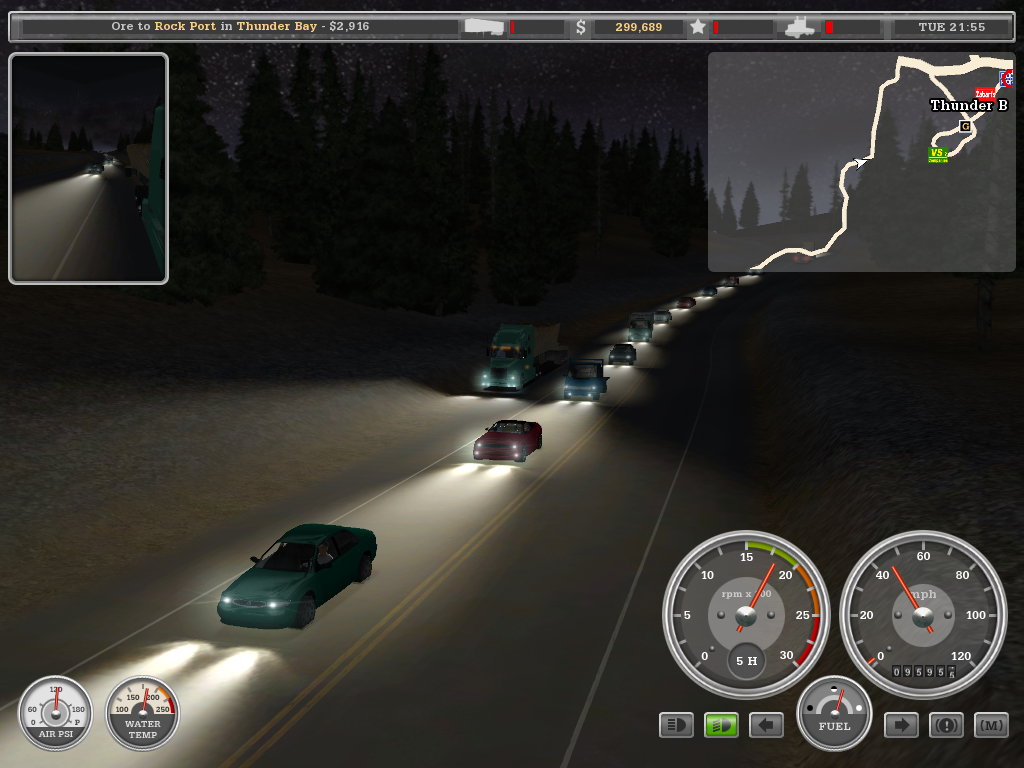1024x768 pixels.
Task: Activate the left turn signal arrow
Action: tap(766, 724)
